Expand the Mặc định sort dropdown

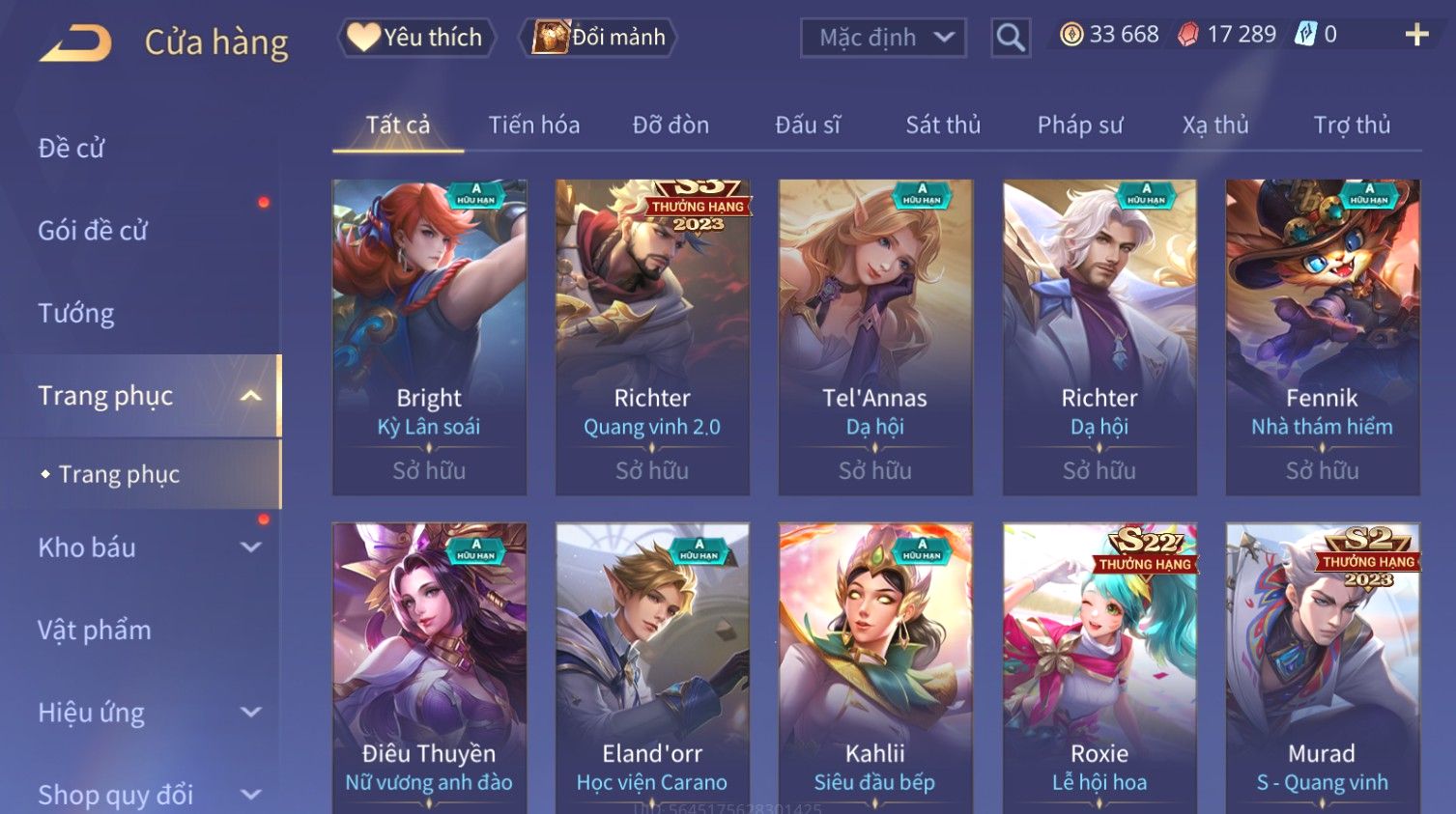pos(883,38)
